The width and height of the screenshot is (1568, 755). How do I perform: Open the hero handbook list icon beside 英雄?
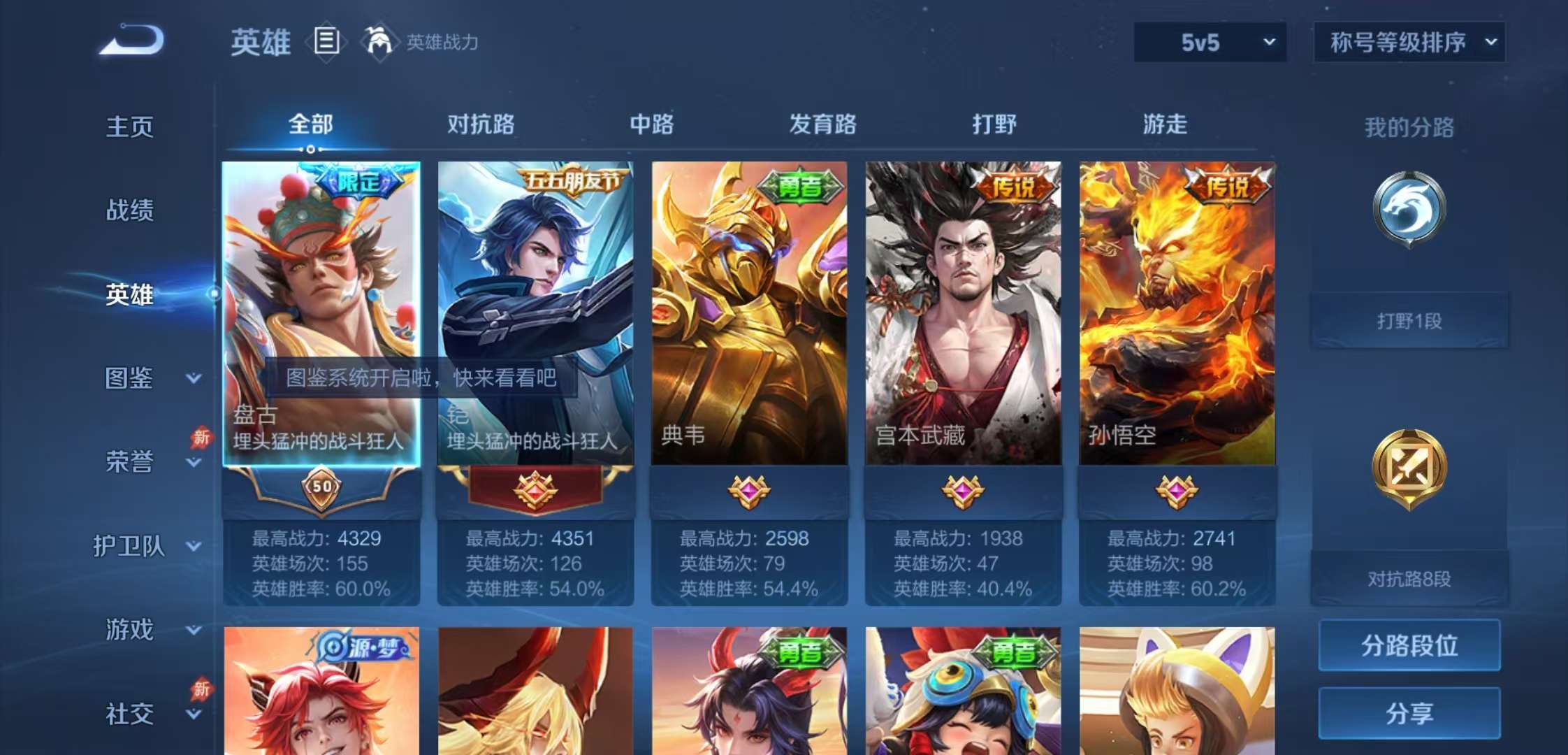tap(325, 41)
